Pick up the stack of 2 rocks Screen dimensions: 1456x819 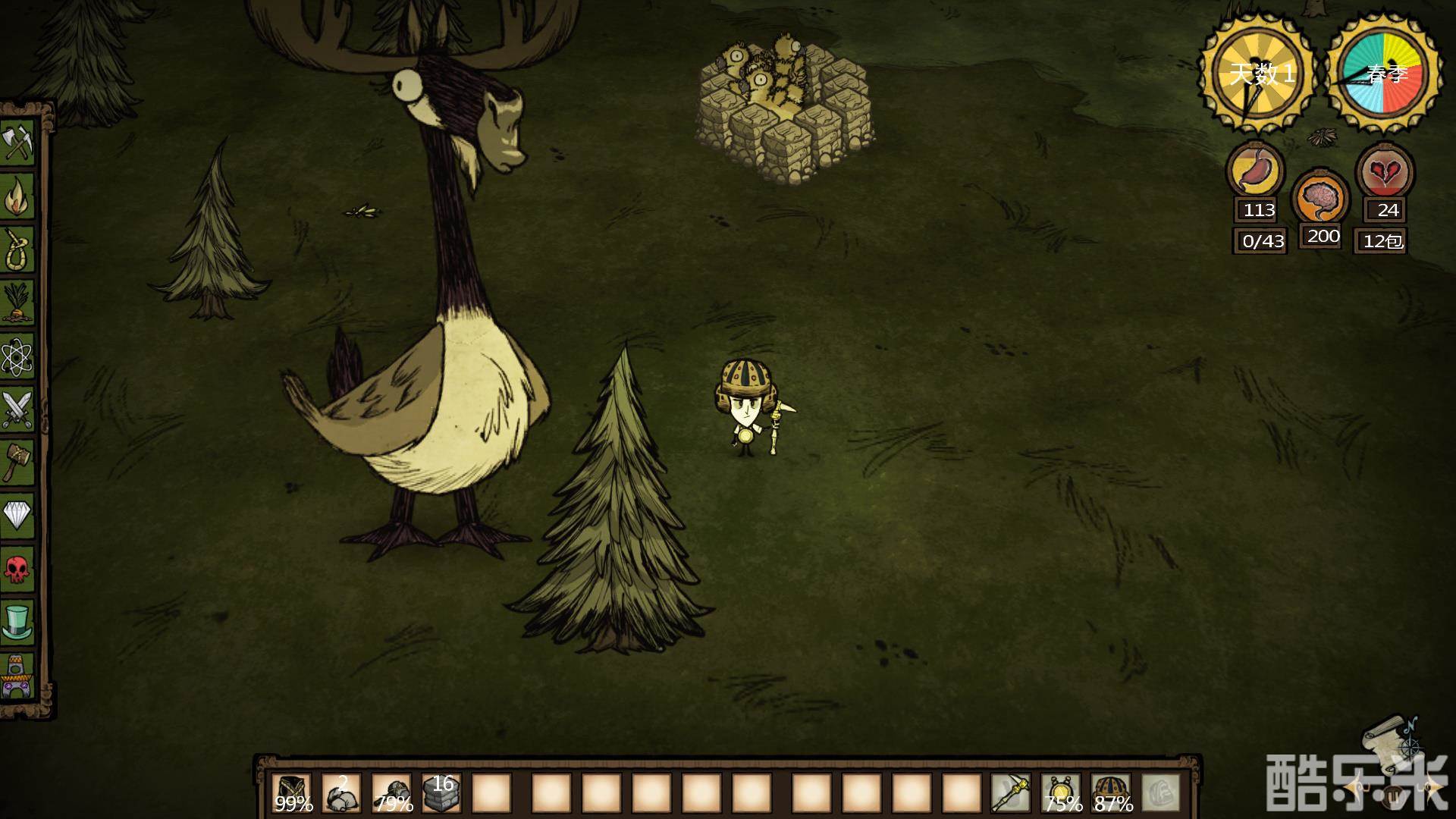pos(342,793)
